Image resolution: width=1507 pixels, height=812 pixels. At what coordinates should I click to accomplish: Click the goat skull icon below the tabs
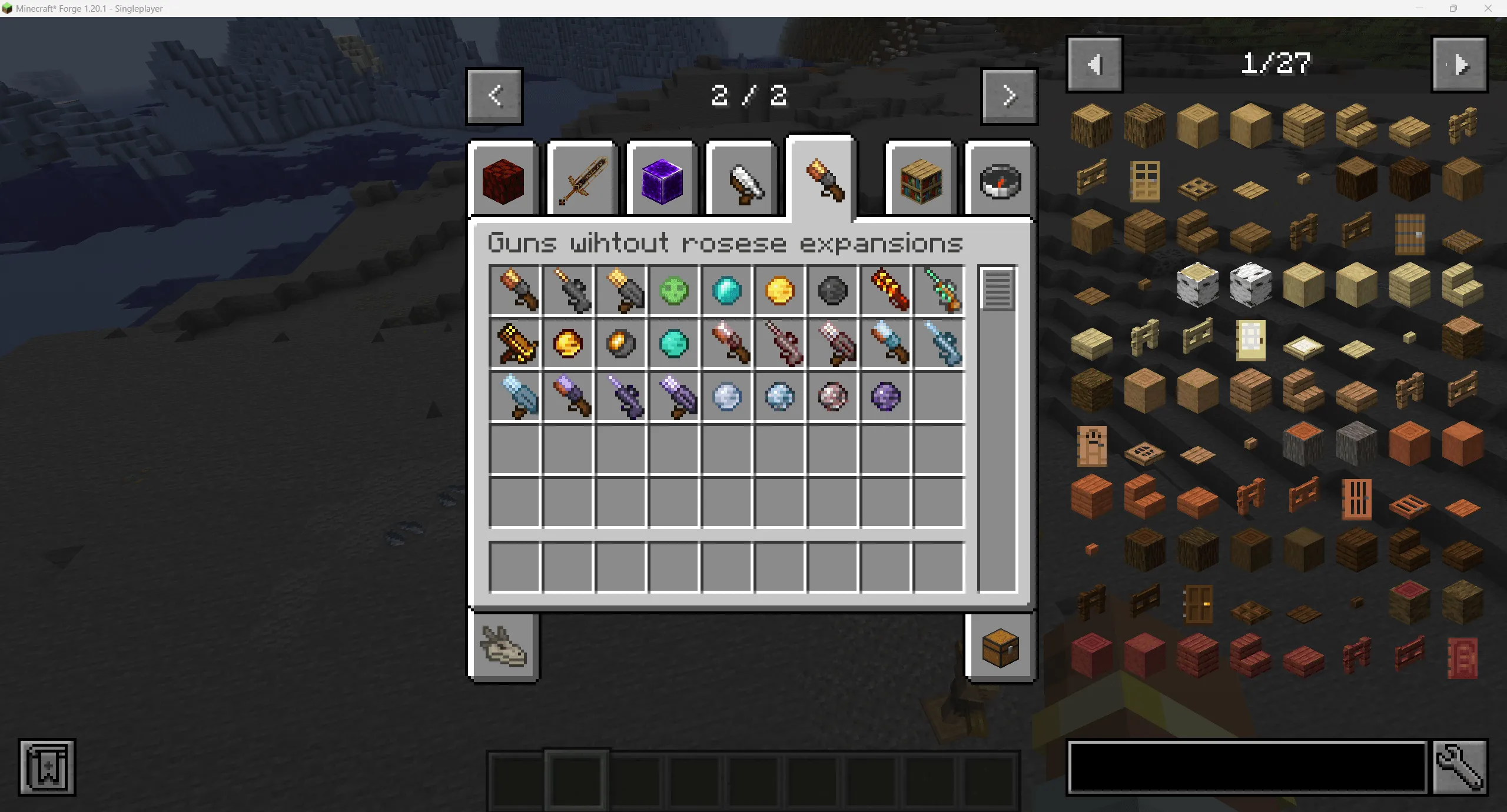503,647
